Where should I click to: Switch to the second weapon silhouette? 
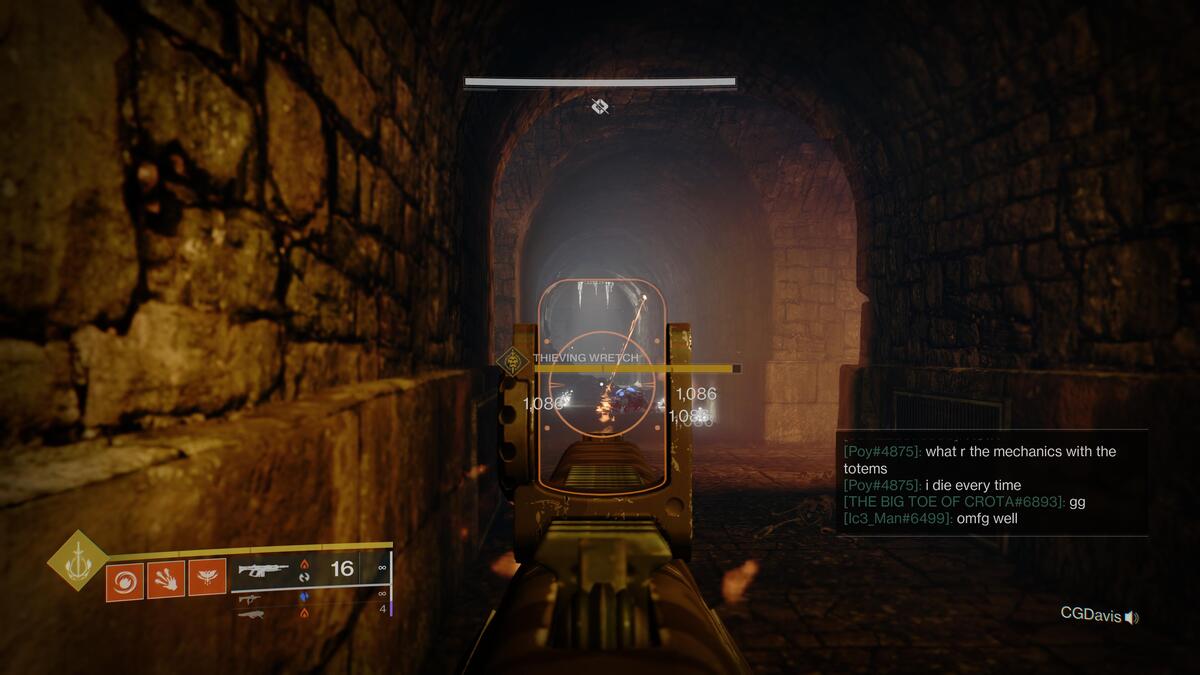click(x=249, y=598)
